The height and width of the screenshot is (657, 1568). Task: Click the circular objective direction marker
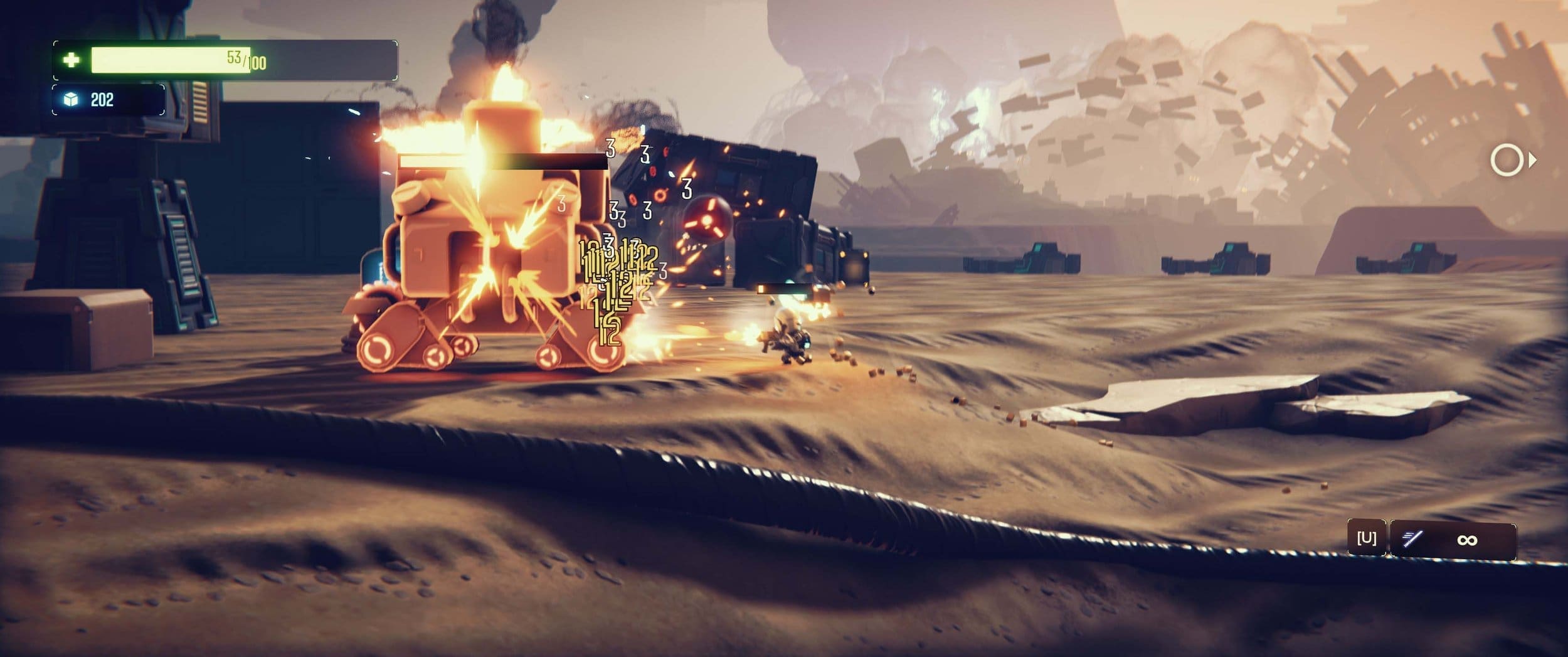(1507, 160)
